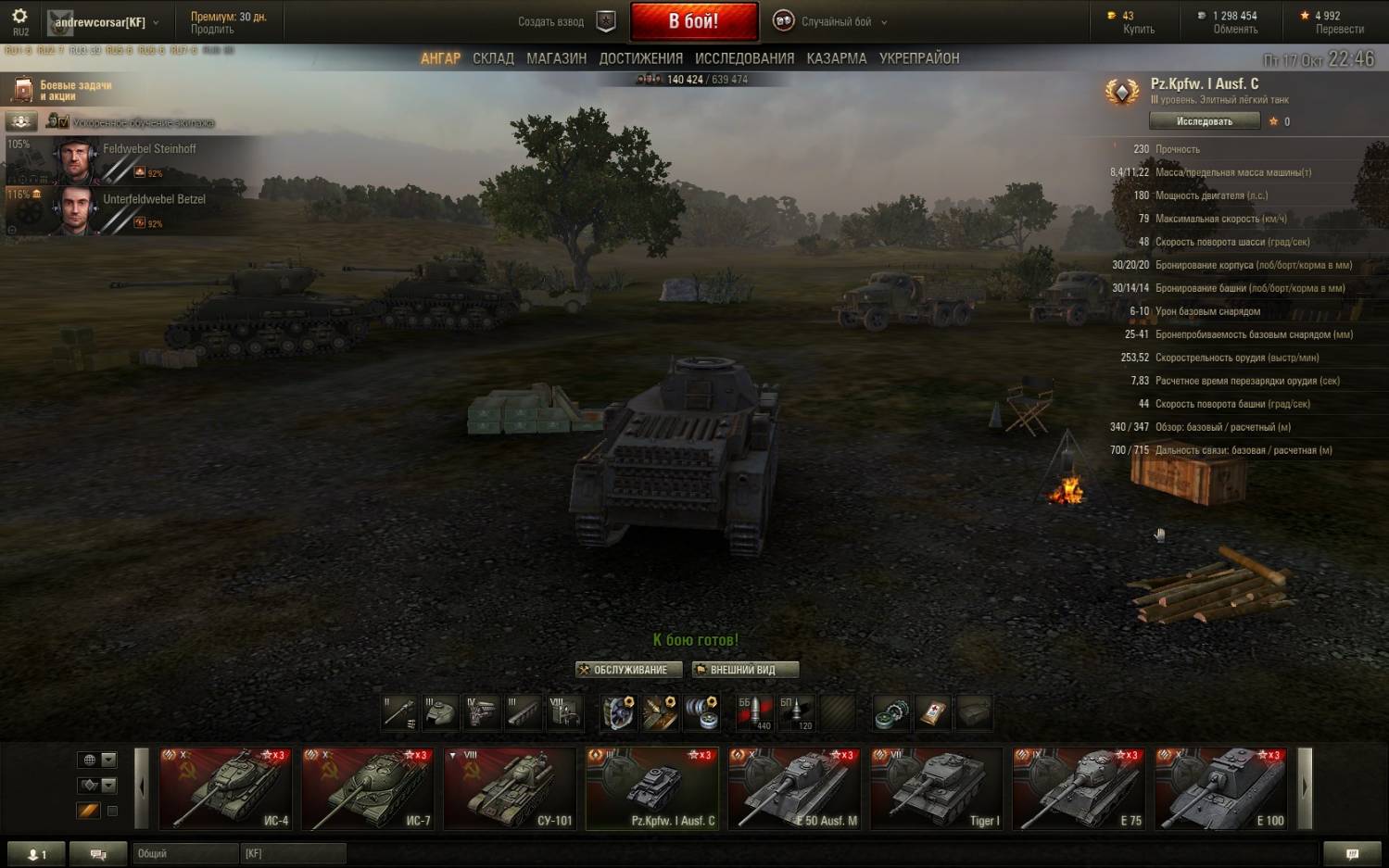Screen dimensions: 1389x868
Task: Open Боевые задачи и акции missions
Action: [63, 90]
